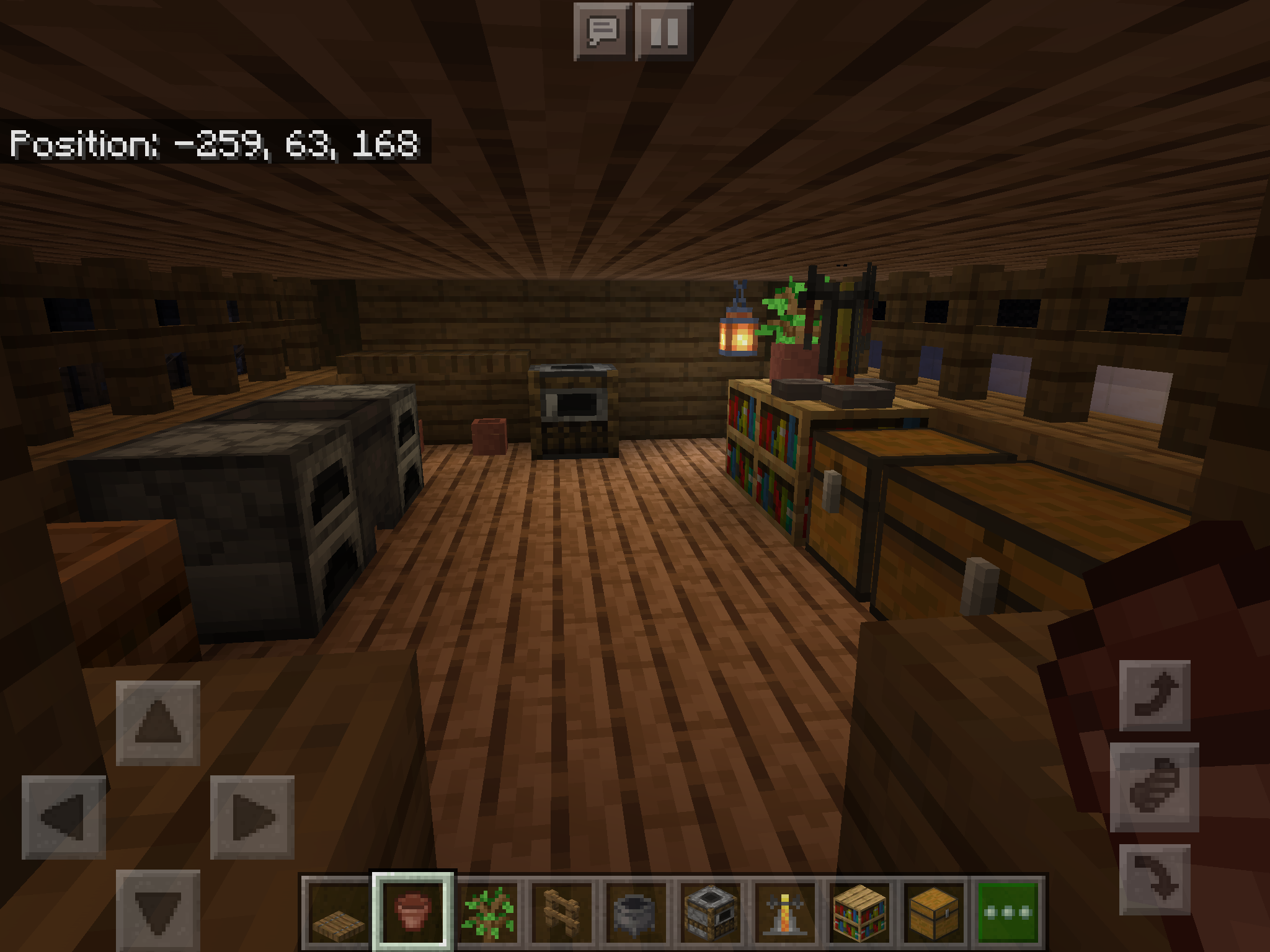Select the flower pot hotbar slot
Viewport: 1270px width, 952px height.
coord(413,912)
